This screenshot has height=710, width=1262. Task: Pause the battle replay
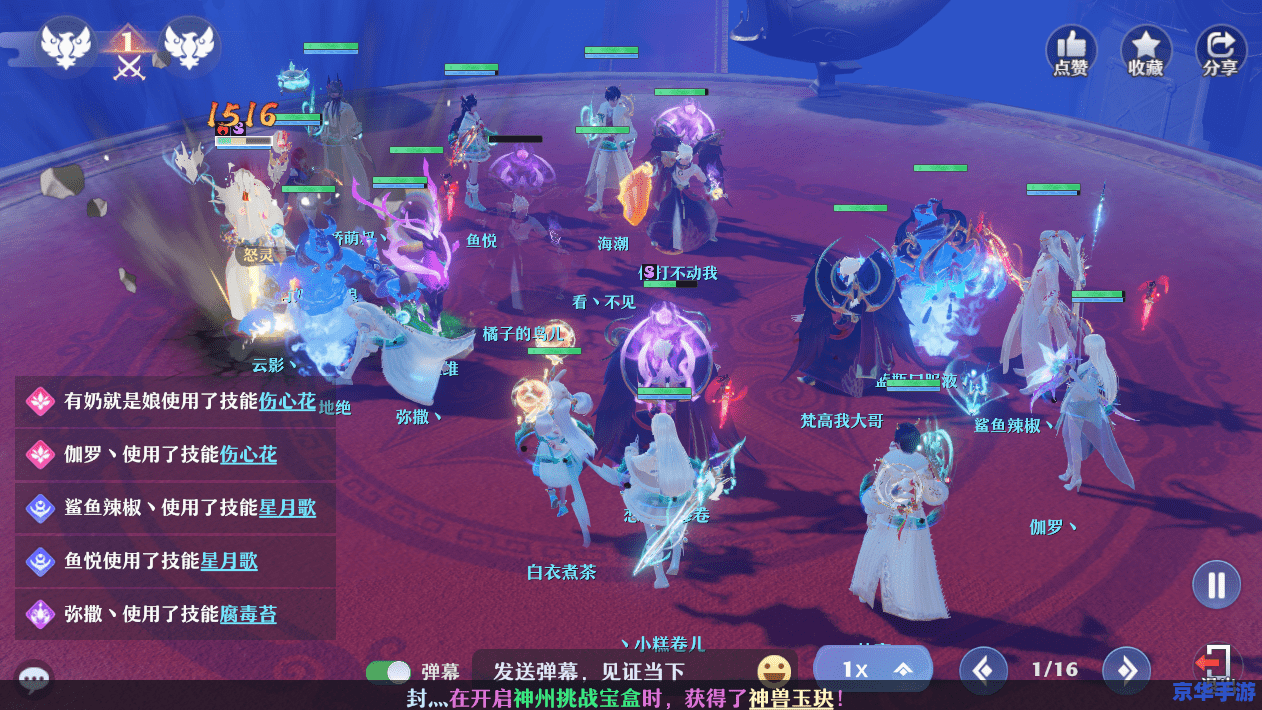(1216, 584)
